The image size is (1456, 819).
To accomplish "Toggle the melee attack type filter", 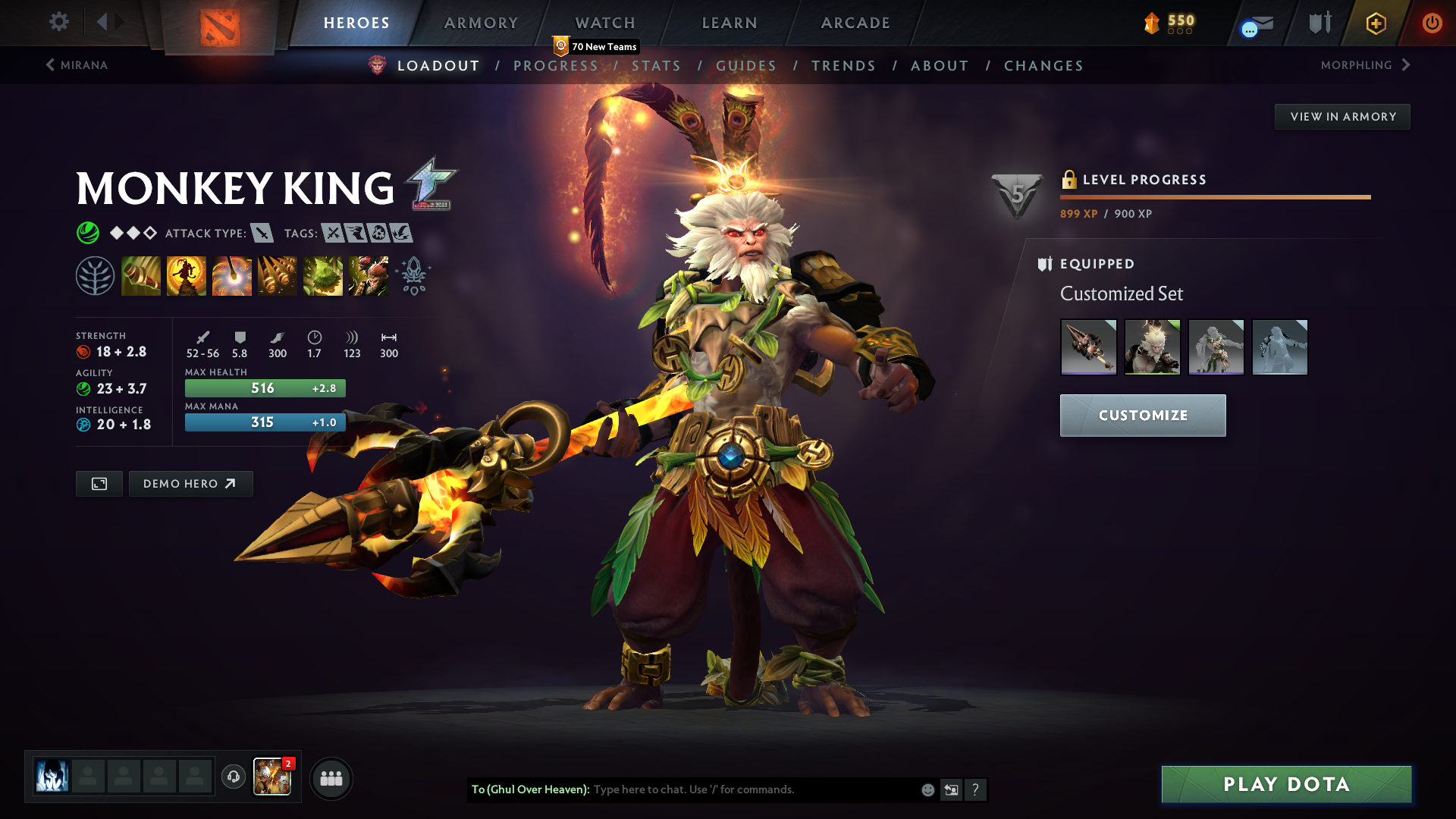I will [263, 234].
